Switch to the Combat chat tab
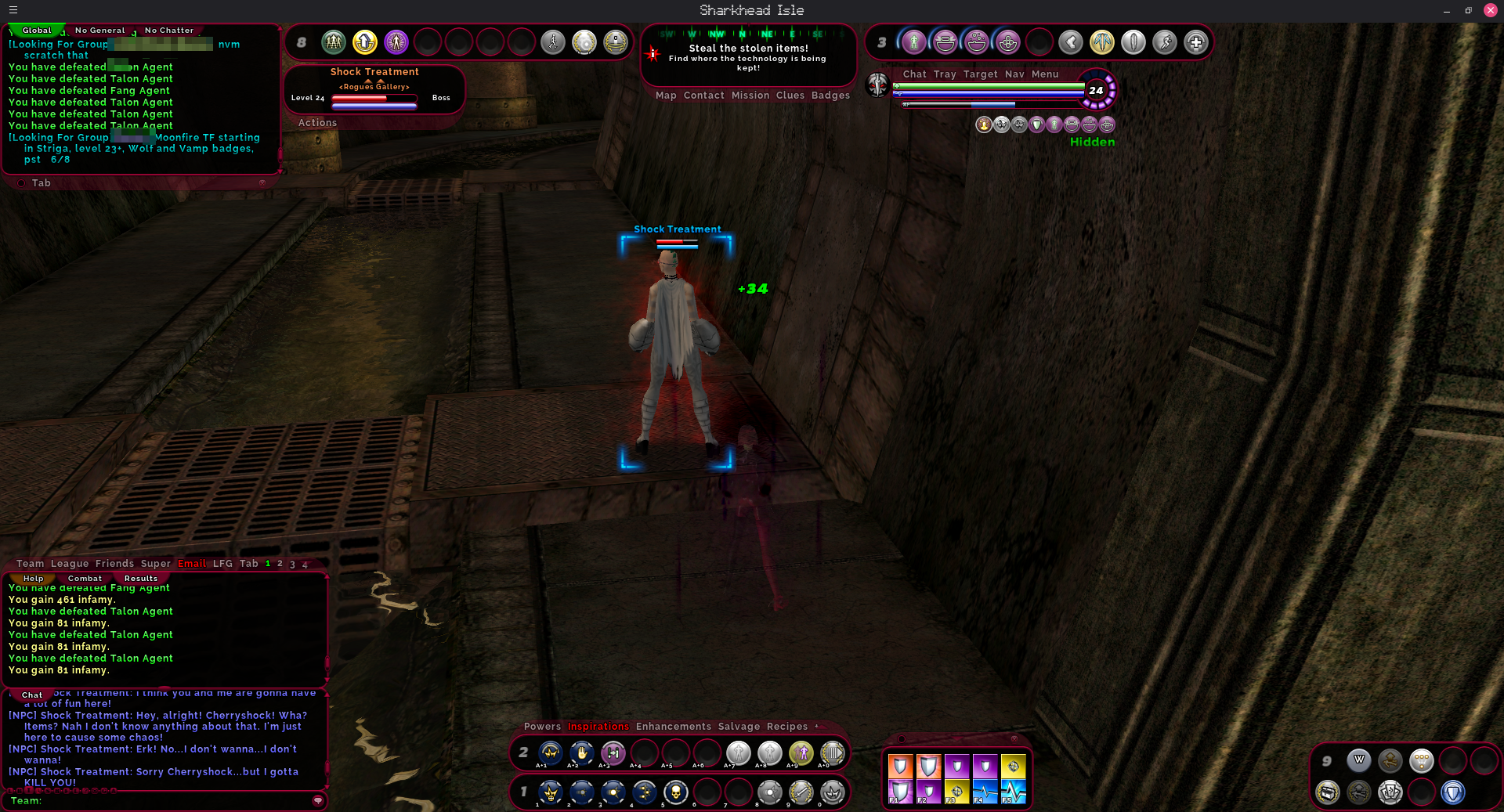The height and width of the screenshot is (812, 1504). [85, 579]
